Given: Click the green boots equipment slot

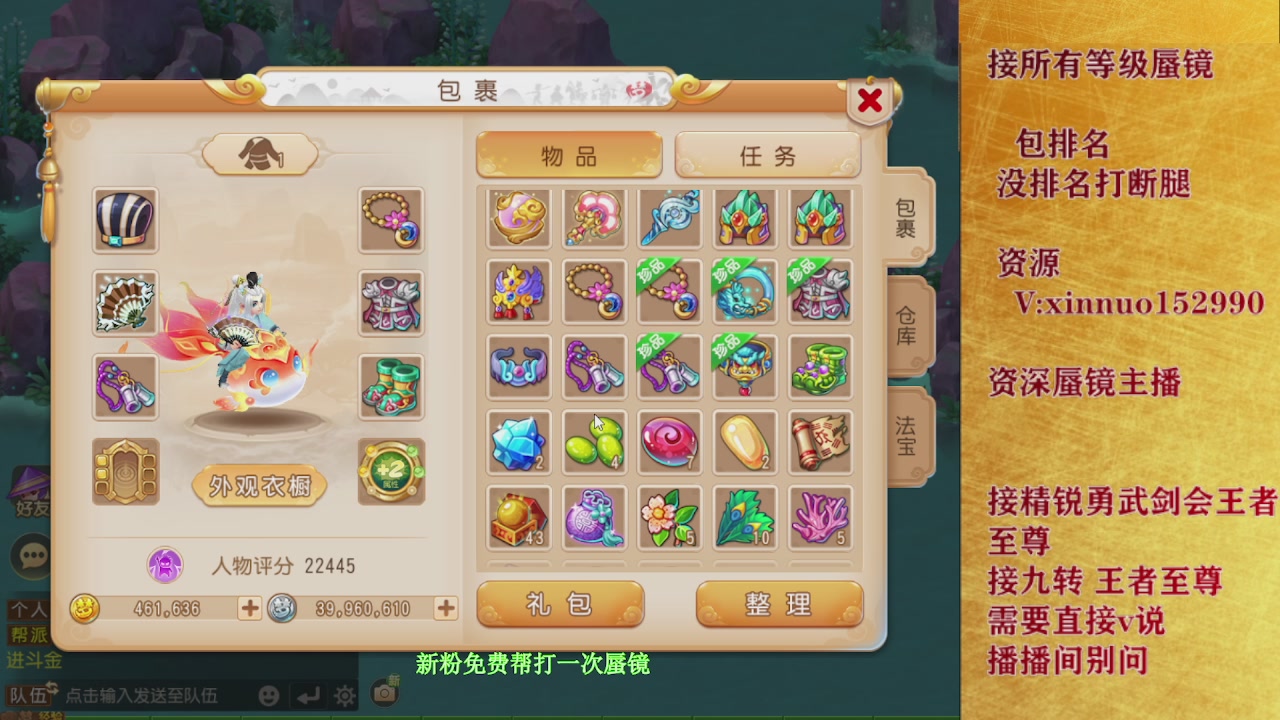Looking at the screenshot, I should click(x=391, y=387).
